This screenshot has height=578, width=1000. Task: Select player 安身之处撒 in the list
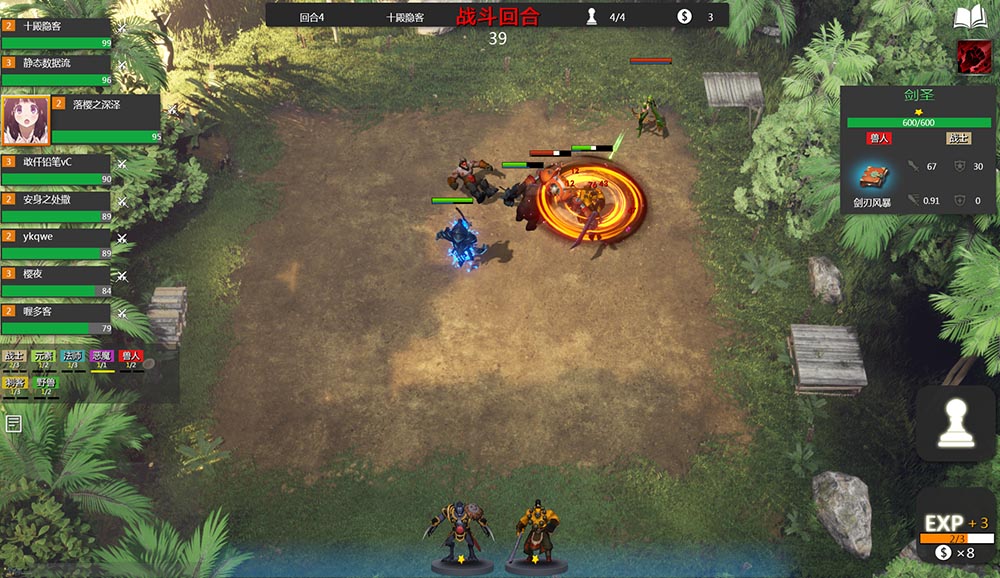click(56, 207)
